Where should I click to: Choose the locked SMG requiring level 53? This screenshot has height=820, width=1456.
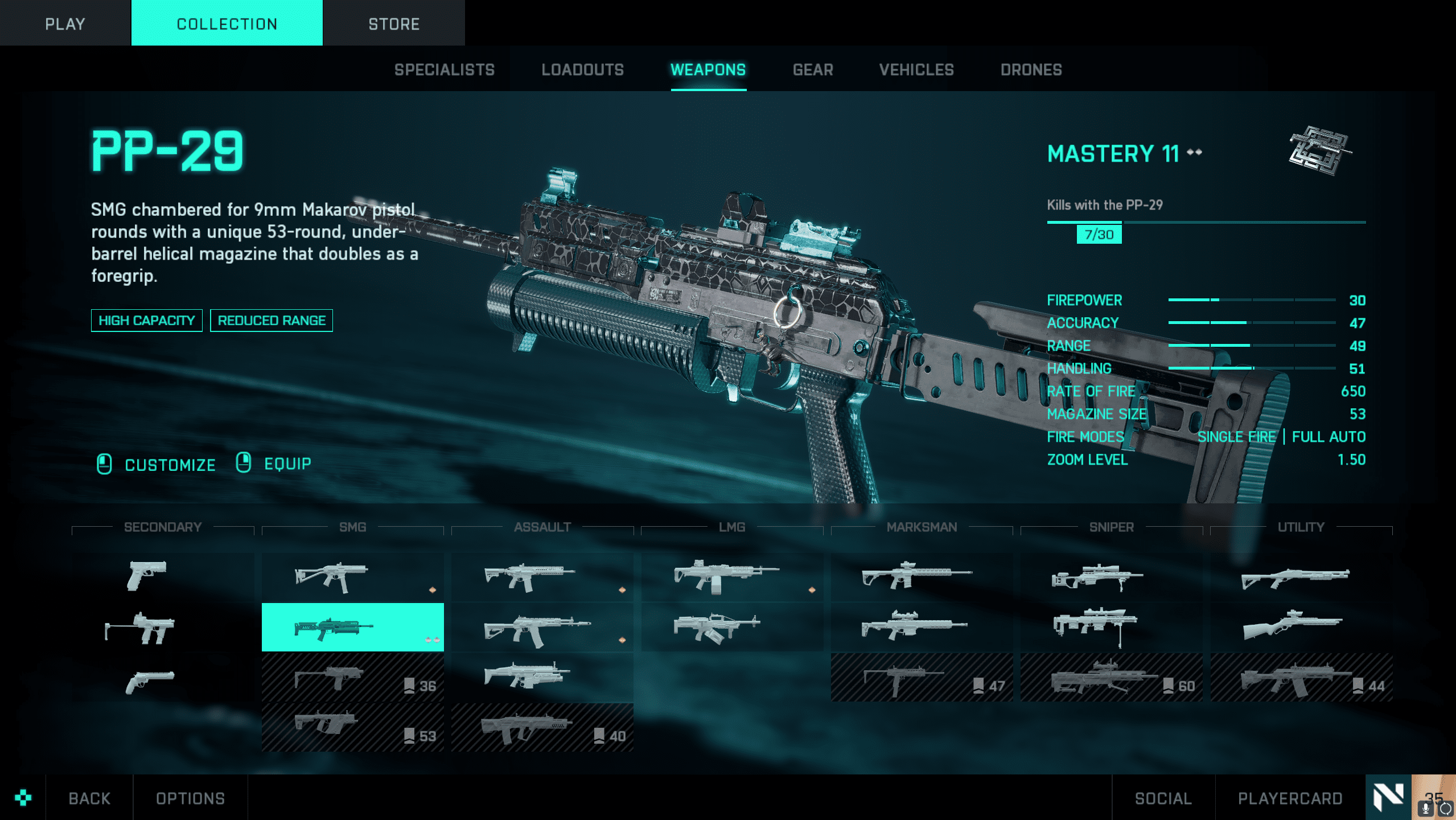352,728
